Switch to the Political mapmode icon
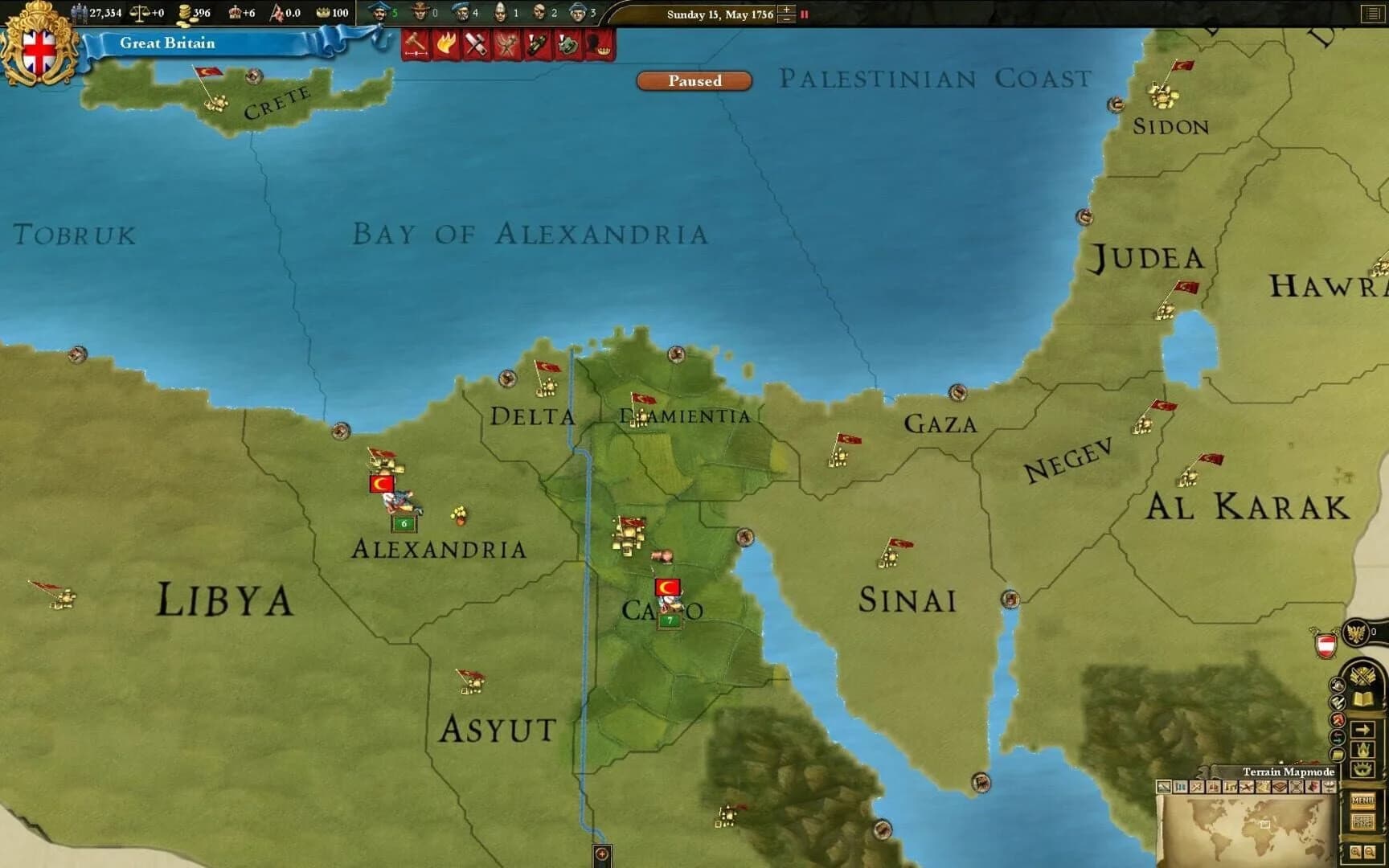Screen dimensions: 1389x868 (1179, 787)
